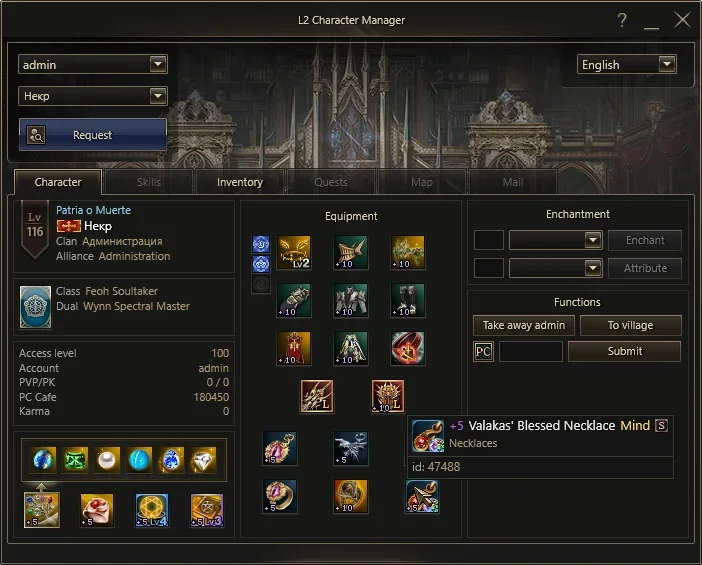Switch to the Inventory tab

240,182
